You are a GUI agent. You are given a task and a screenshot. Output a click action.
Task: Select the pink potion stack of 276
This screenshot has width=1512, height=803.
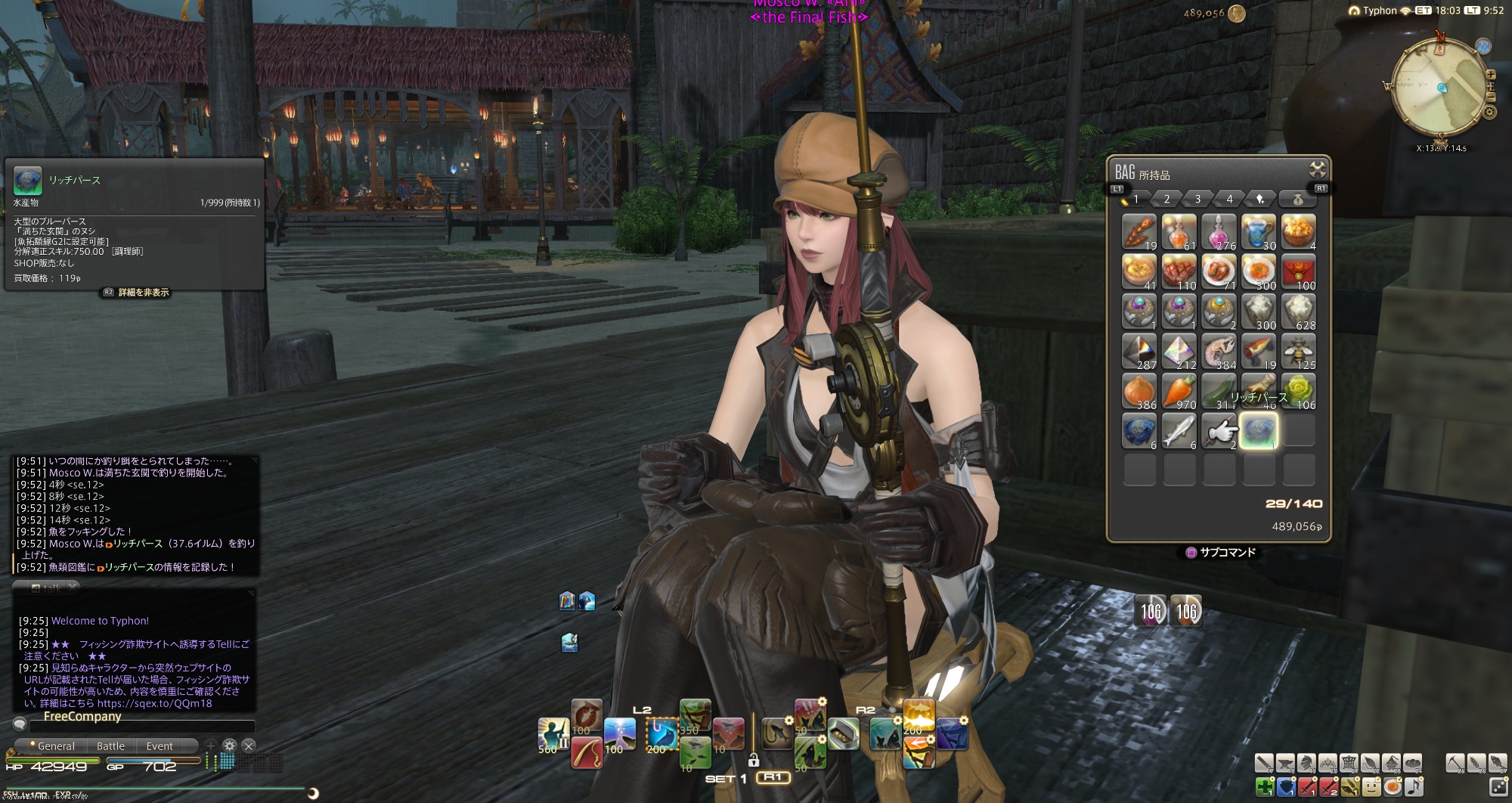point(1219,231)
